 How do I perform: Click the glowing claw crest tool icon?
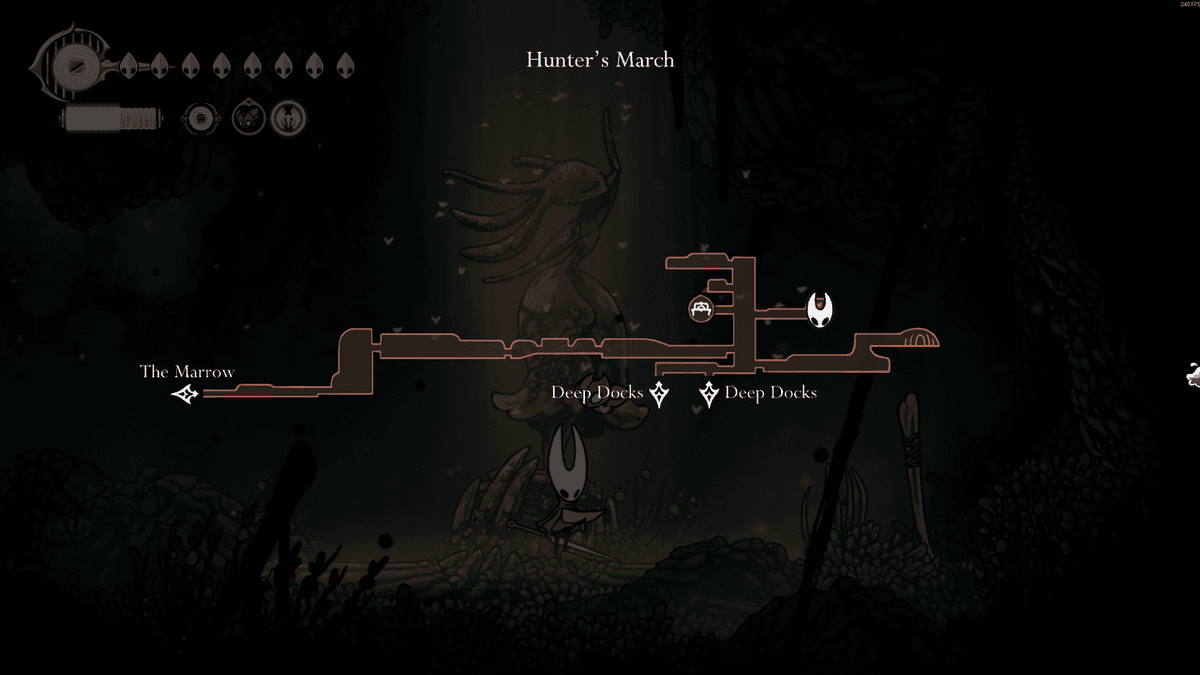point(289,119)
